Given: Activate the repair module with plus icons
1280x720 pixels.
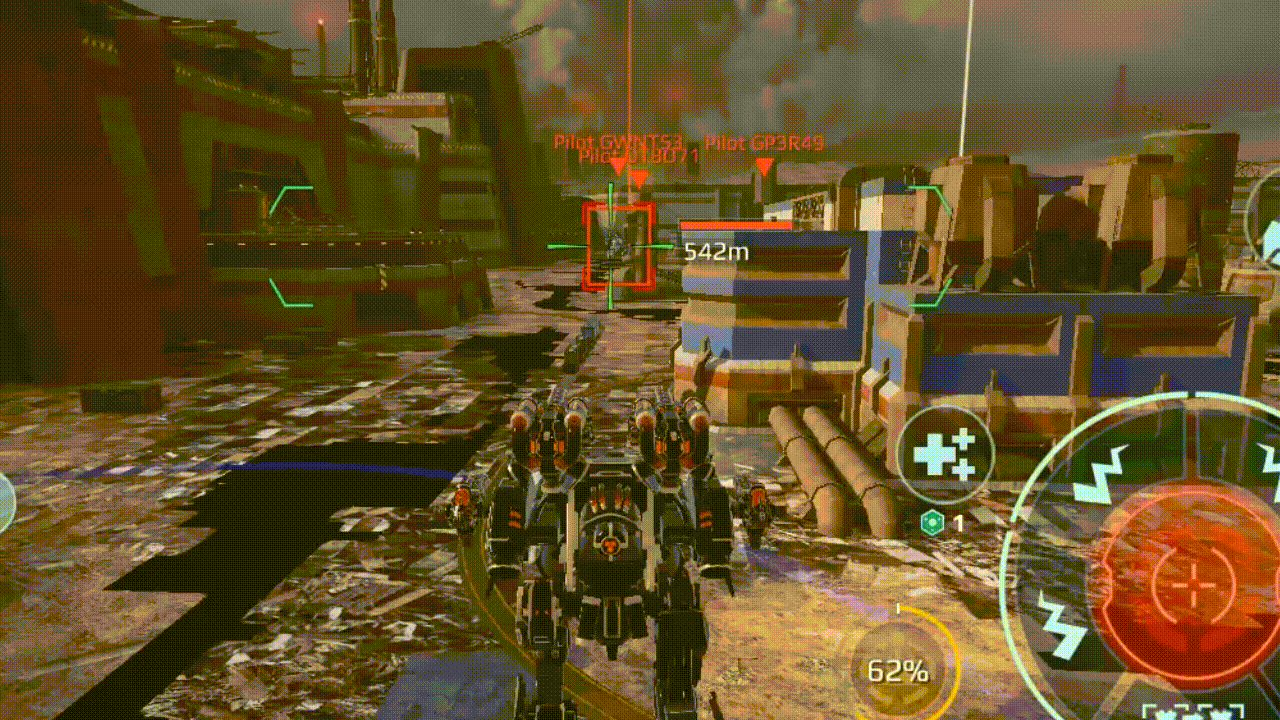Looking at the screenshot, I should coord(945,455).
